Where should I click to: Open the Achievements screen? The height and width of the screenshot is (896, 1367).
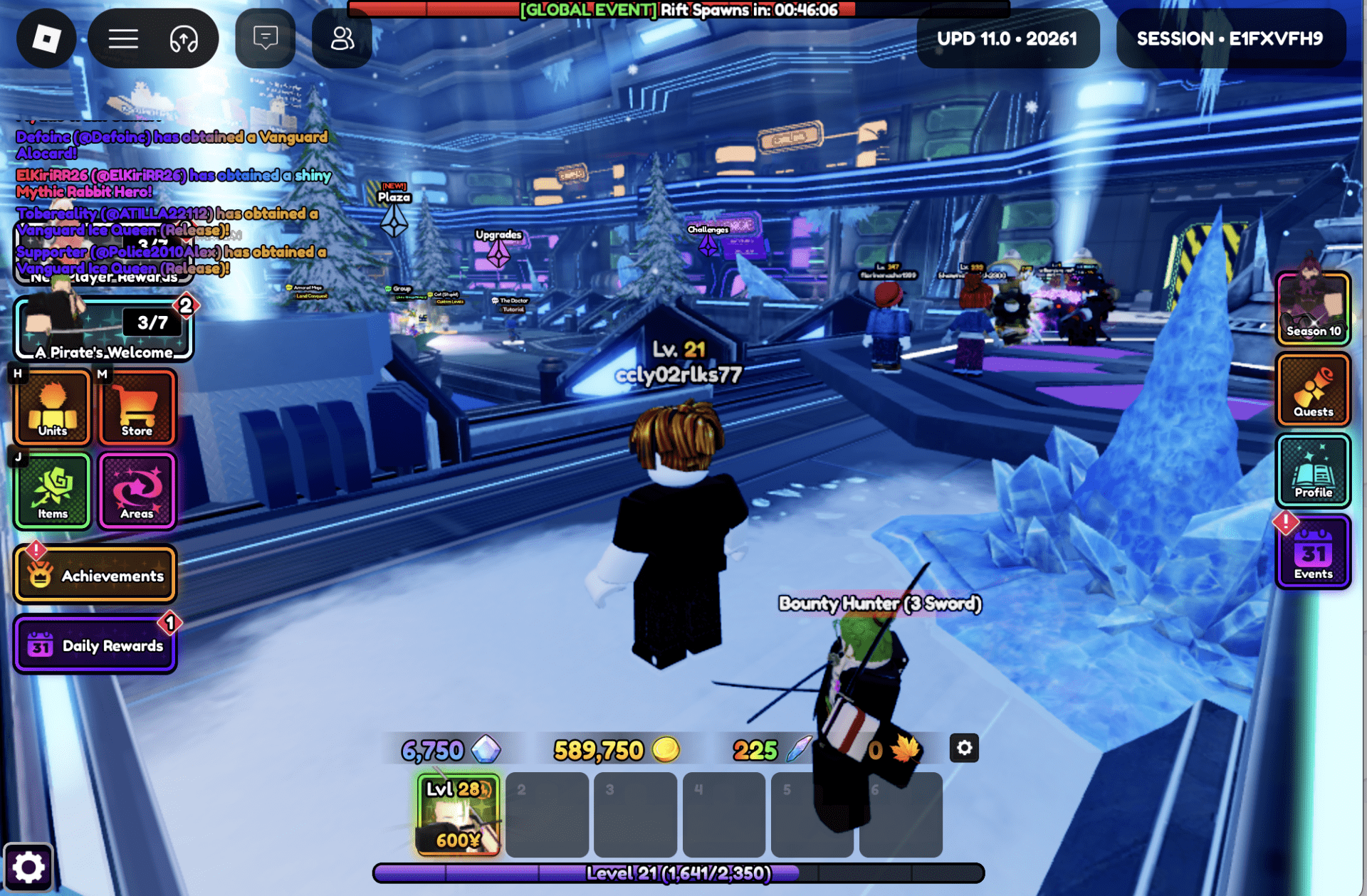[x=95, y=574]
